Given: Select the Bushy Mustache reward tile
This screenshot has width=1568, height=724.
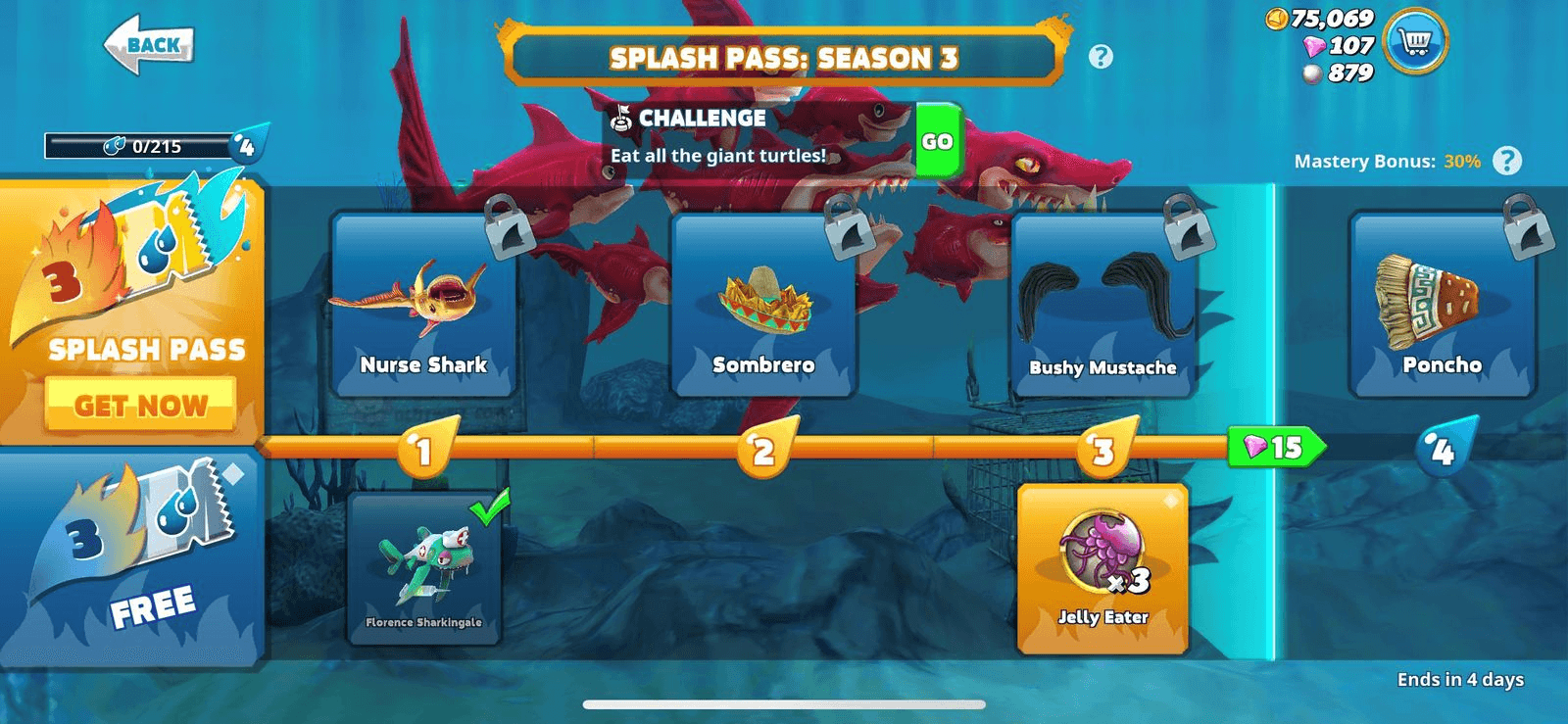Looking at the screenshot, I should 1102,306.
